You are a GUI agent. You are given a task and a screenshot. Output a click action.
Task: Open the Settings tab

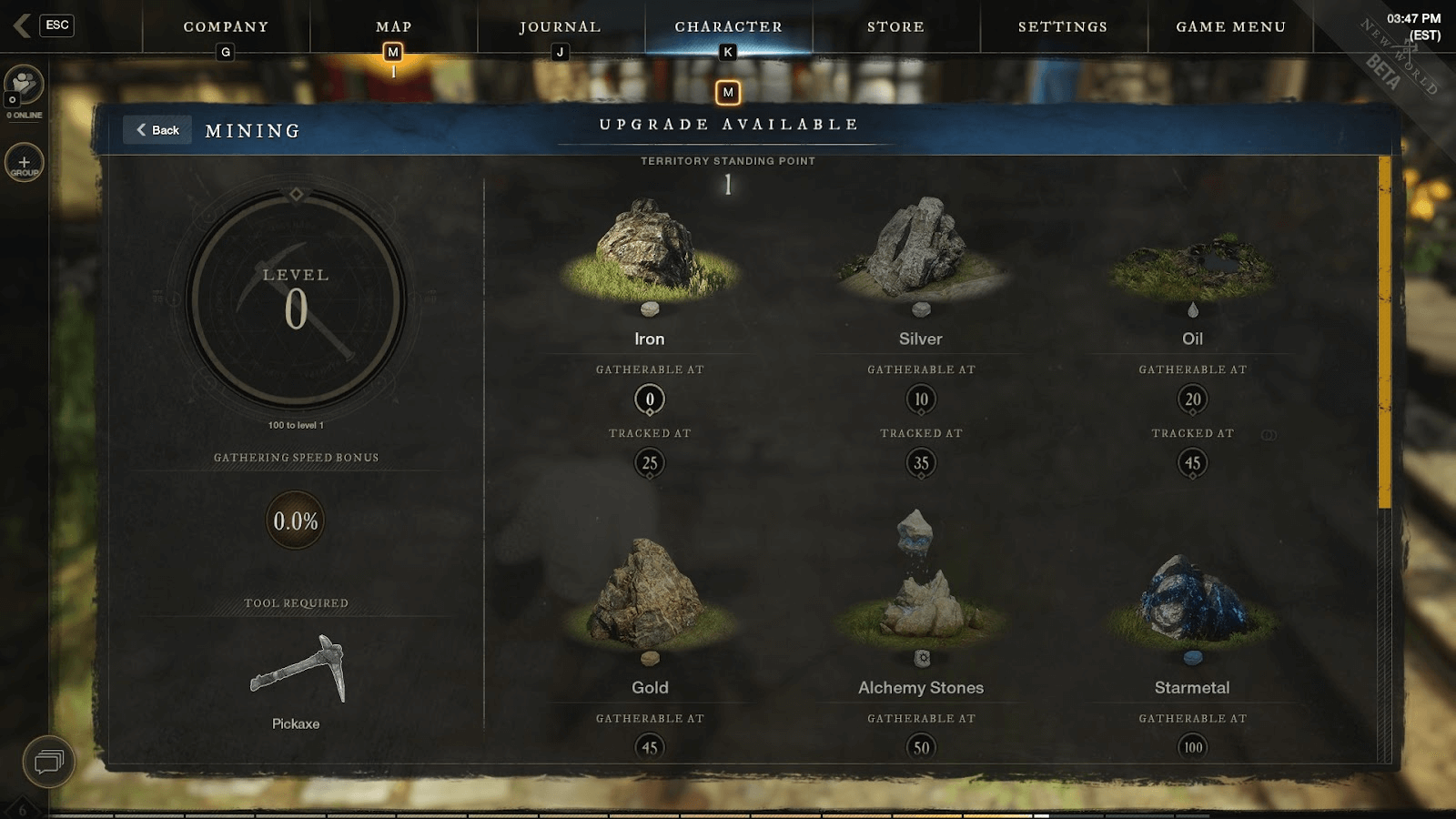point(1063,27)
